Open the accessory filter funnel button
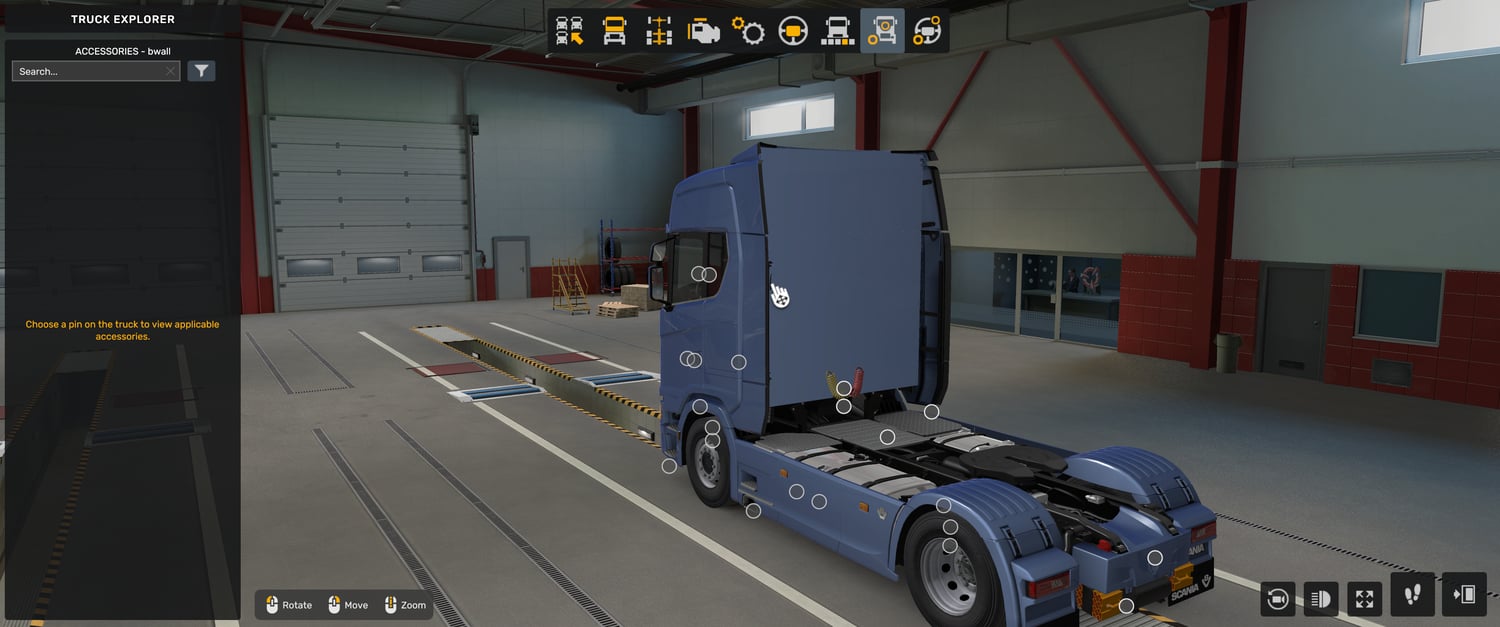Screen dimensions: 1500x627 coord(202,71)
